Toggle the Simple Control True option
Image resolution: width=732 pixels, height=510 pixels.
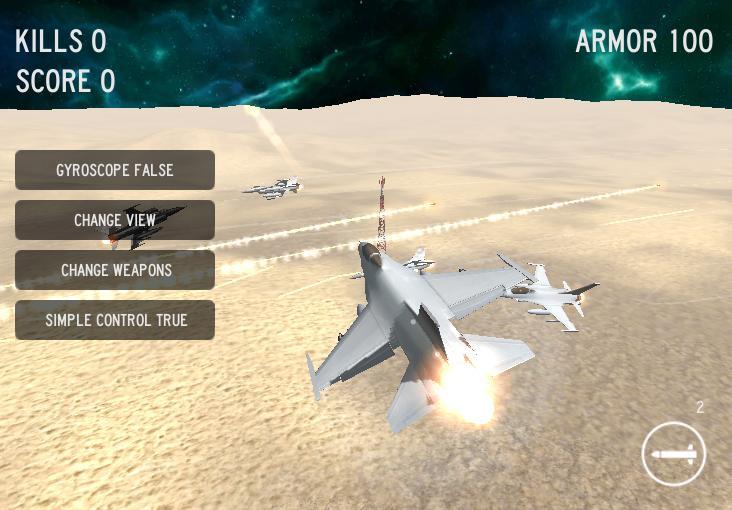(115, 320)
